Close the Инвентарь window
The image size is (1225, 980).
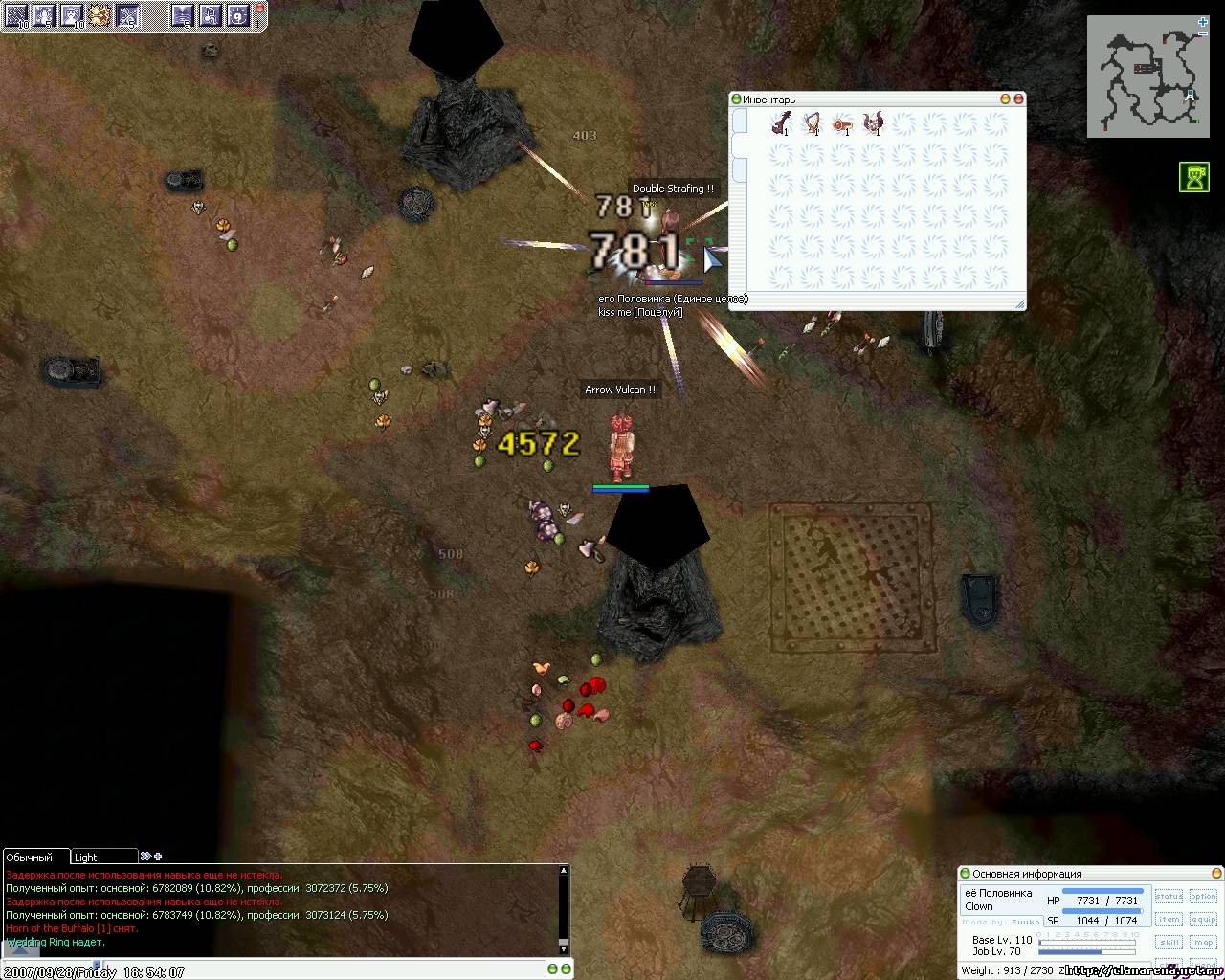(1018, 99)
